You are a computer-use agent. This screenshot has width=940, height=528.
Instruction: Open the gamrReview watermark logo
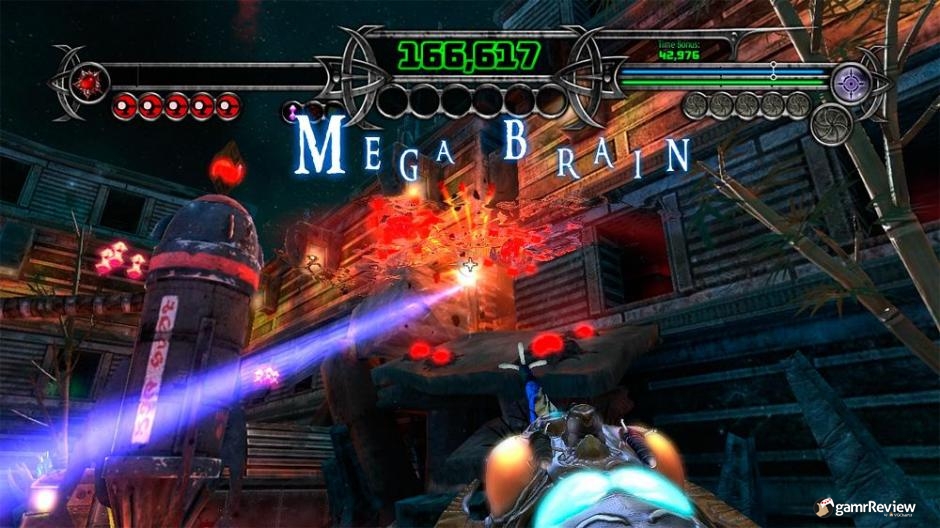point(864,508)
